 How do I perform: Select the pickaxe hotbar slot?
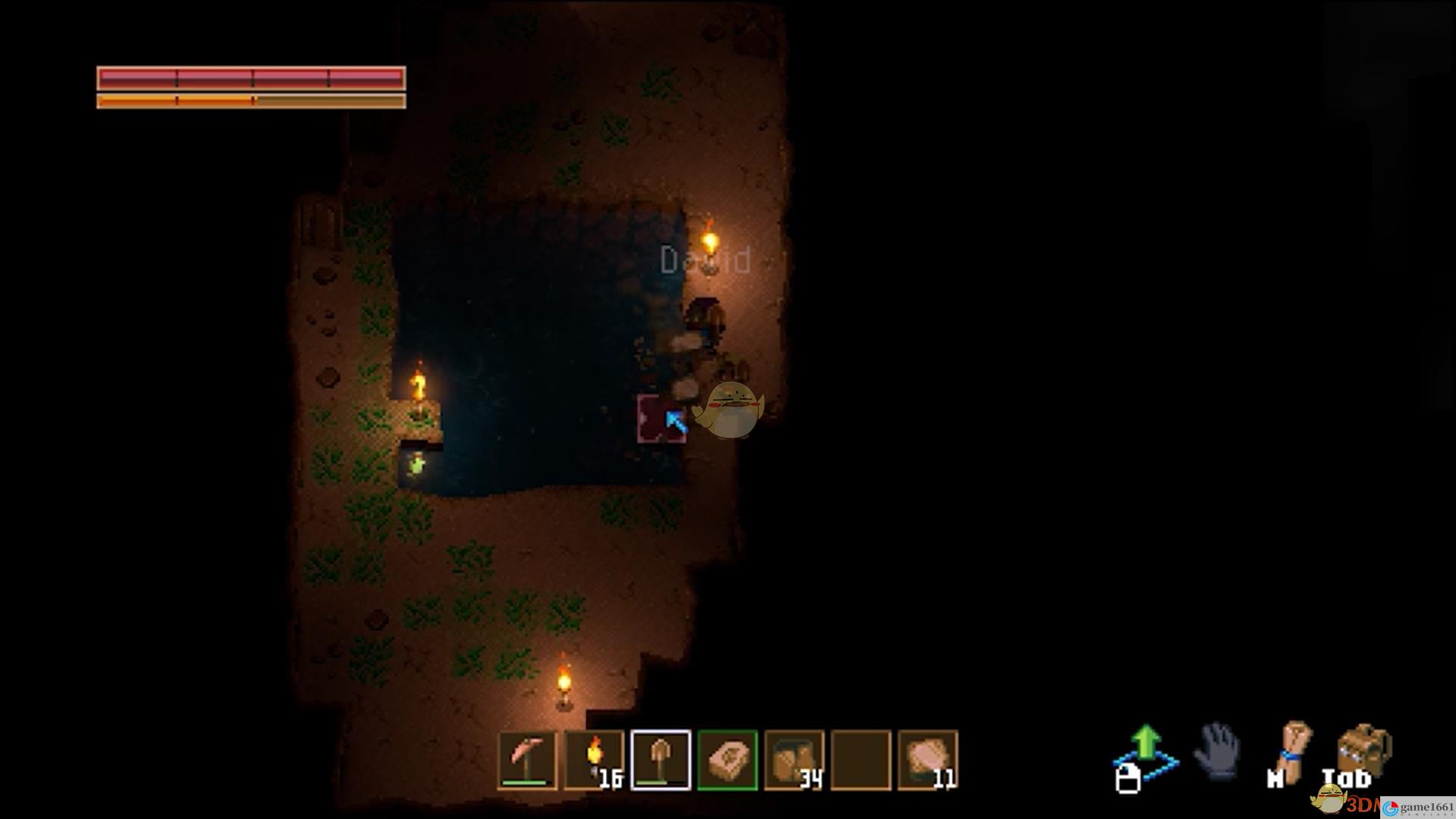[x=527, y=761]
